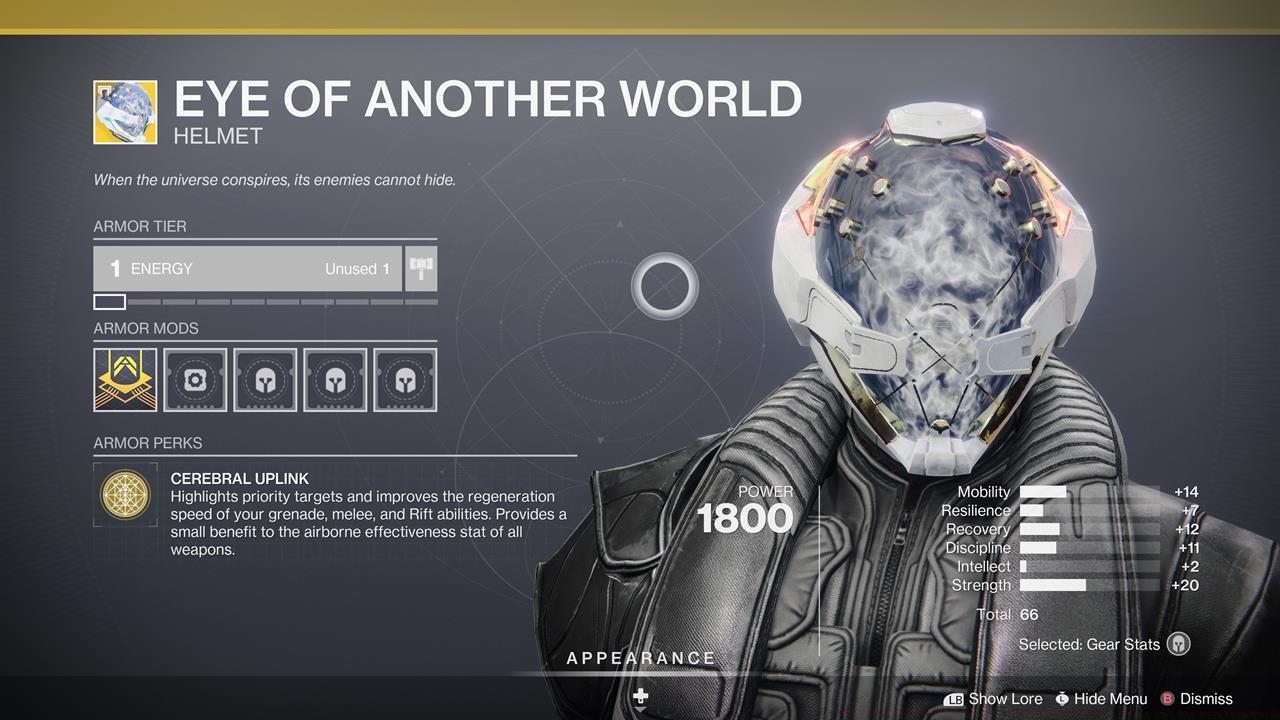Click the hammer upgrade icon beside the energy bar
The height and width of the screenshot is (720, 1280).
pos(421,269)
